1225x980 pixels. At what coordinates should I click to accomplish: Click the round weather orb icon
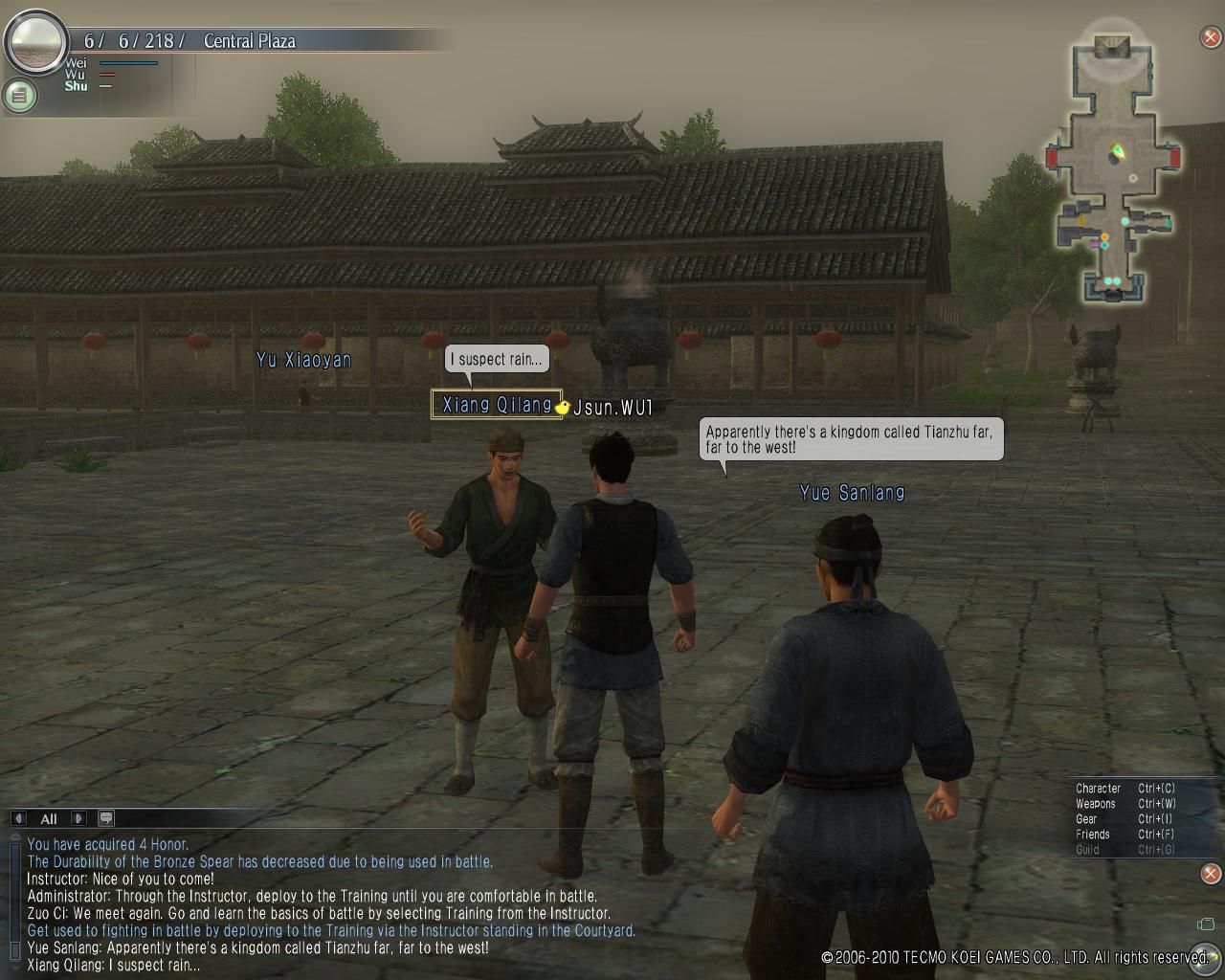35,40
